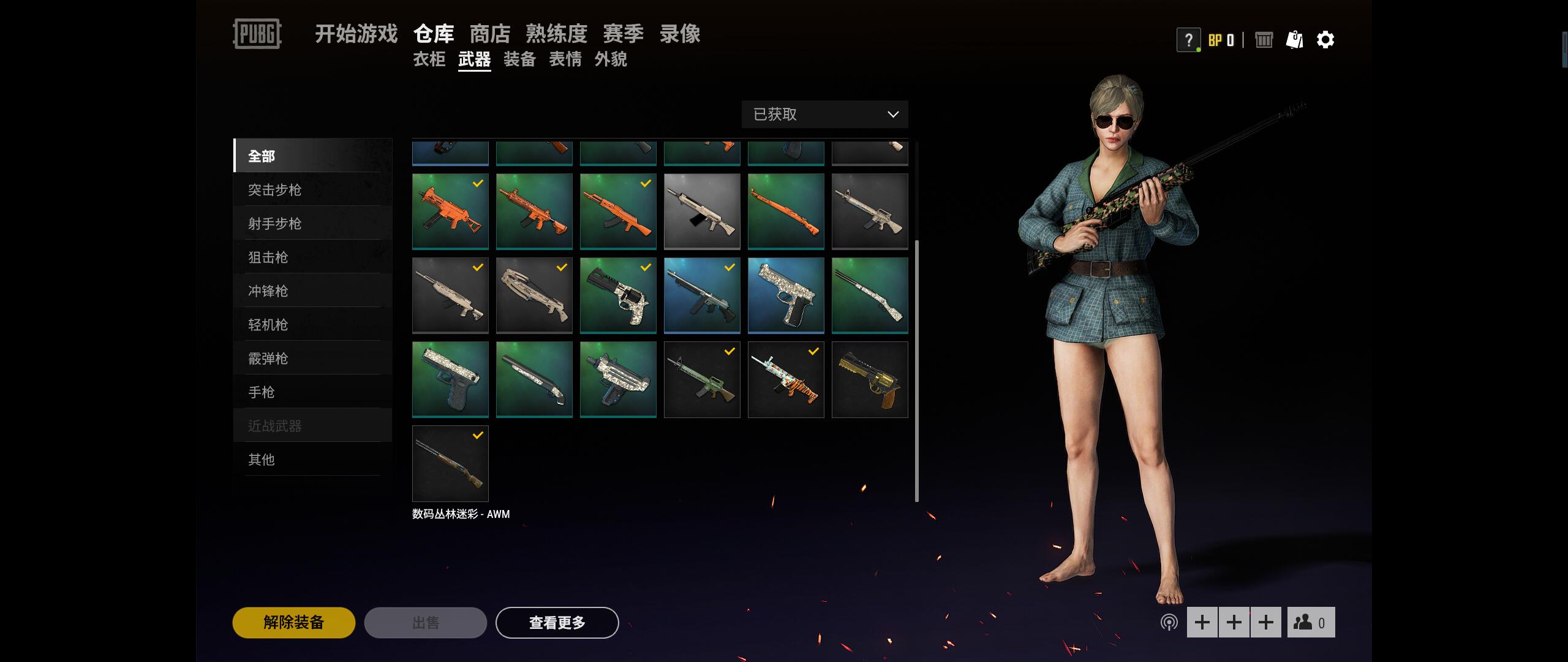Open the settings gear icon

pos(1326,40)
